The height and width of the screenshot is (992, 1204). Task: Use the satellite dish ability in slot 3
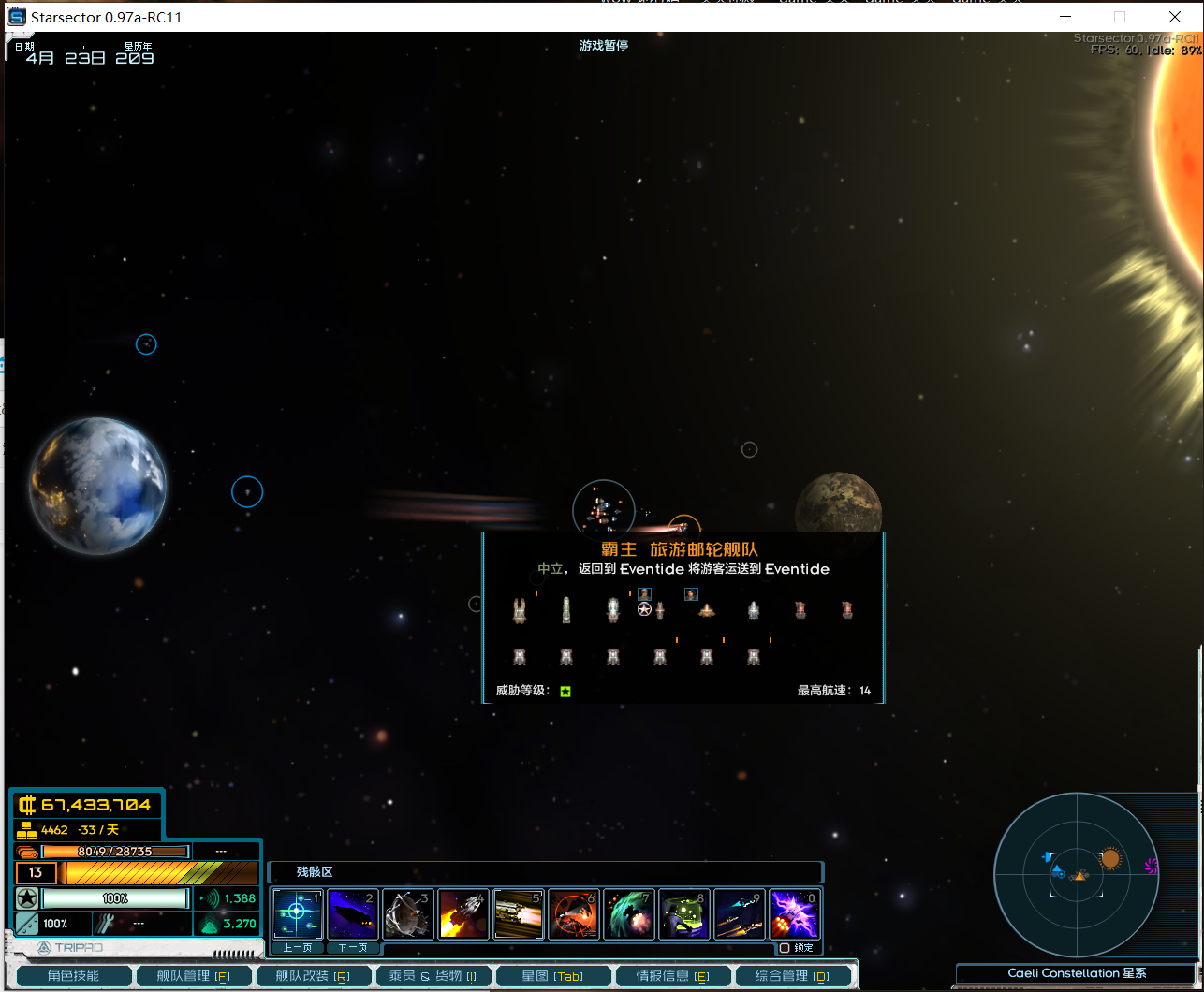(x=408, y=914)
